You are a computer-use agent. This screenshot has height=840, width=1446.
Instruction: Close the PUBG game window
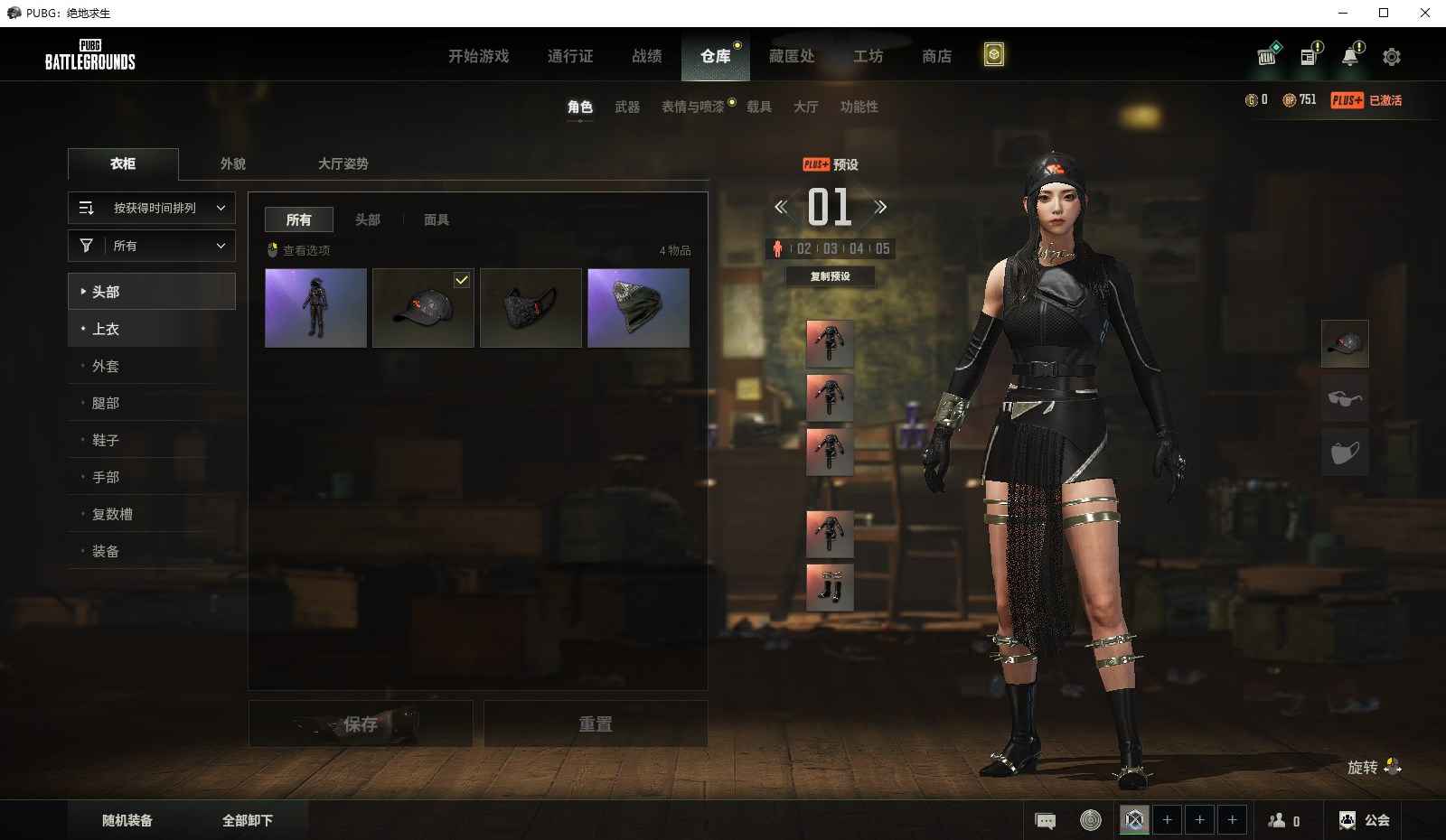1425,13
